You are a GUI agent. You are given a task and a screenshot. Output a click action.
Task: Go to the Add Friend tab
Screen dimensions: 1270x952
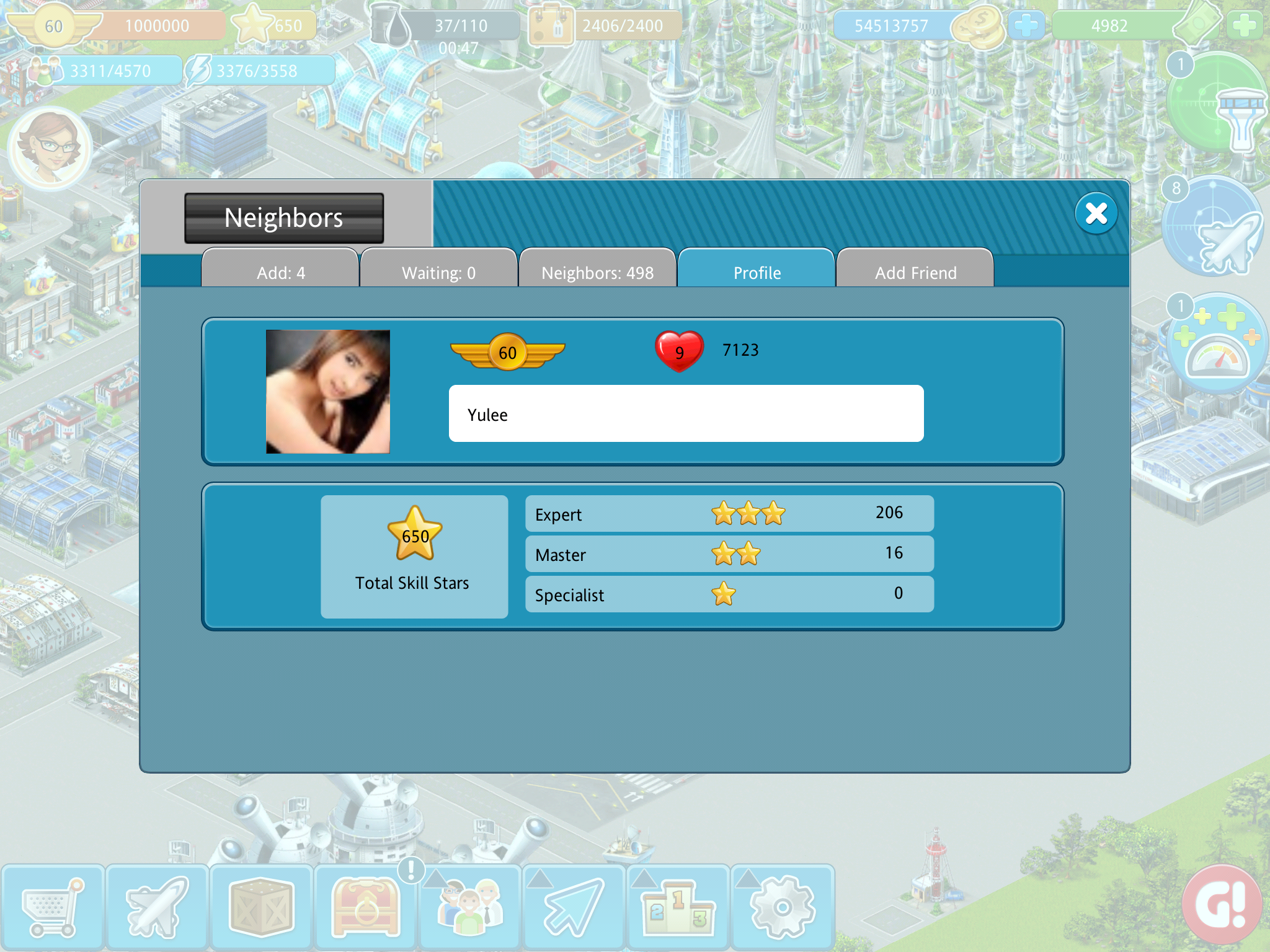pyautogui.click(x=915, y=271)
